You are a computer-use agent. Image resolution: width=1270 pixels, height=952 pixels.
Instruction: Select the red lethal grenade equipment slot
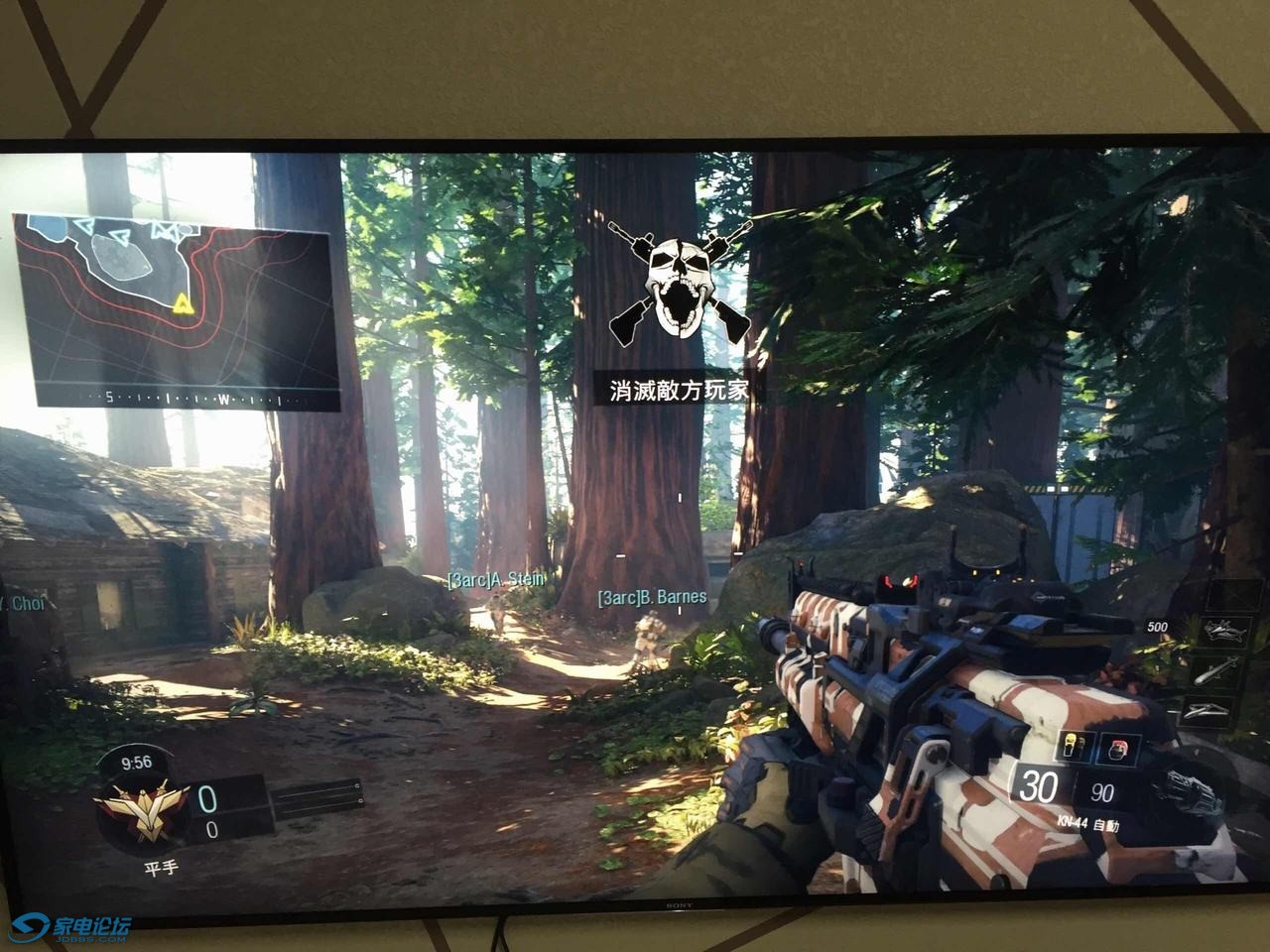1122,748
